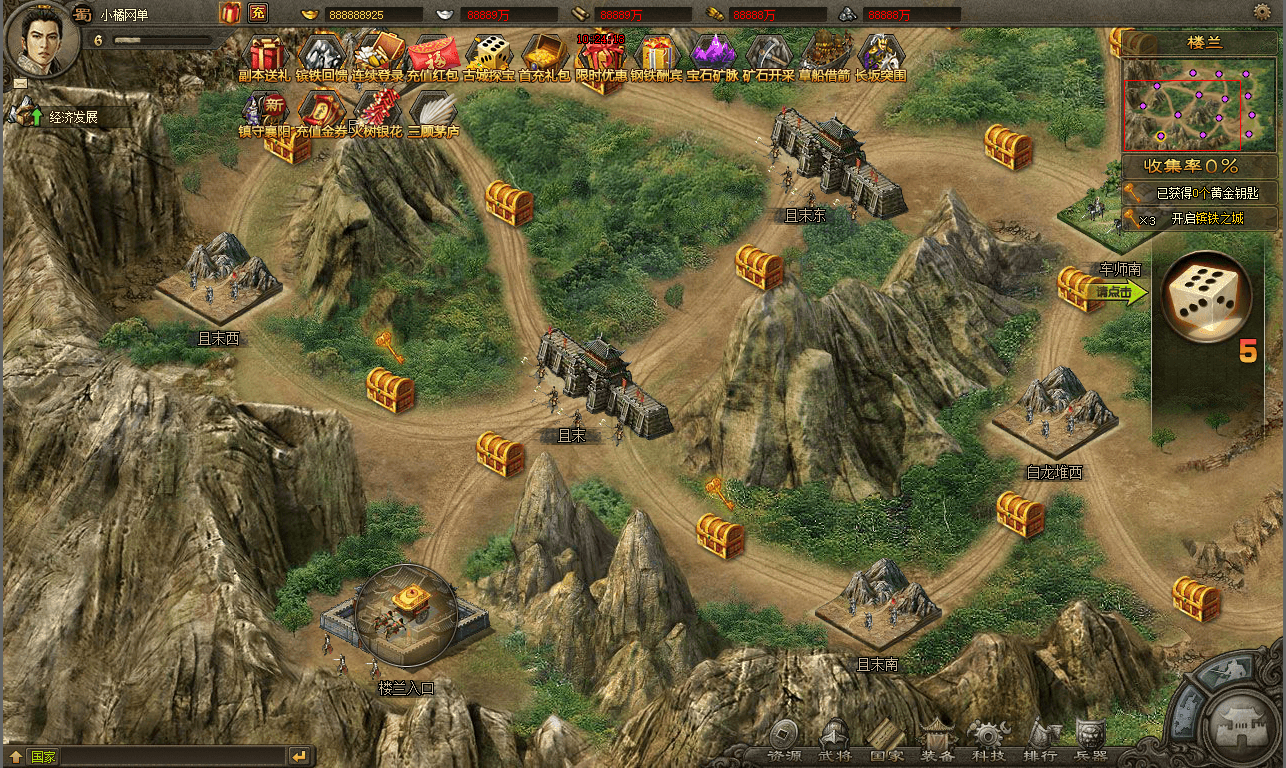Open the 首充礼包 treasure chest

tap(544, 55)
